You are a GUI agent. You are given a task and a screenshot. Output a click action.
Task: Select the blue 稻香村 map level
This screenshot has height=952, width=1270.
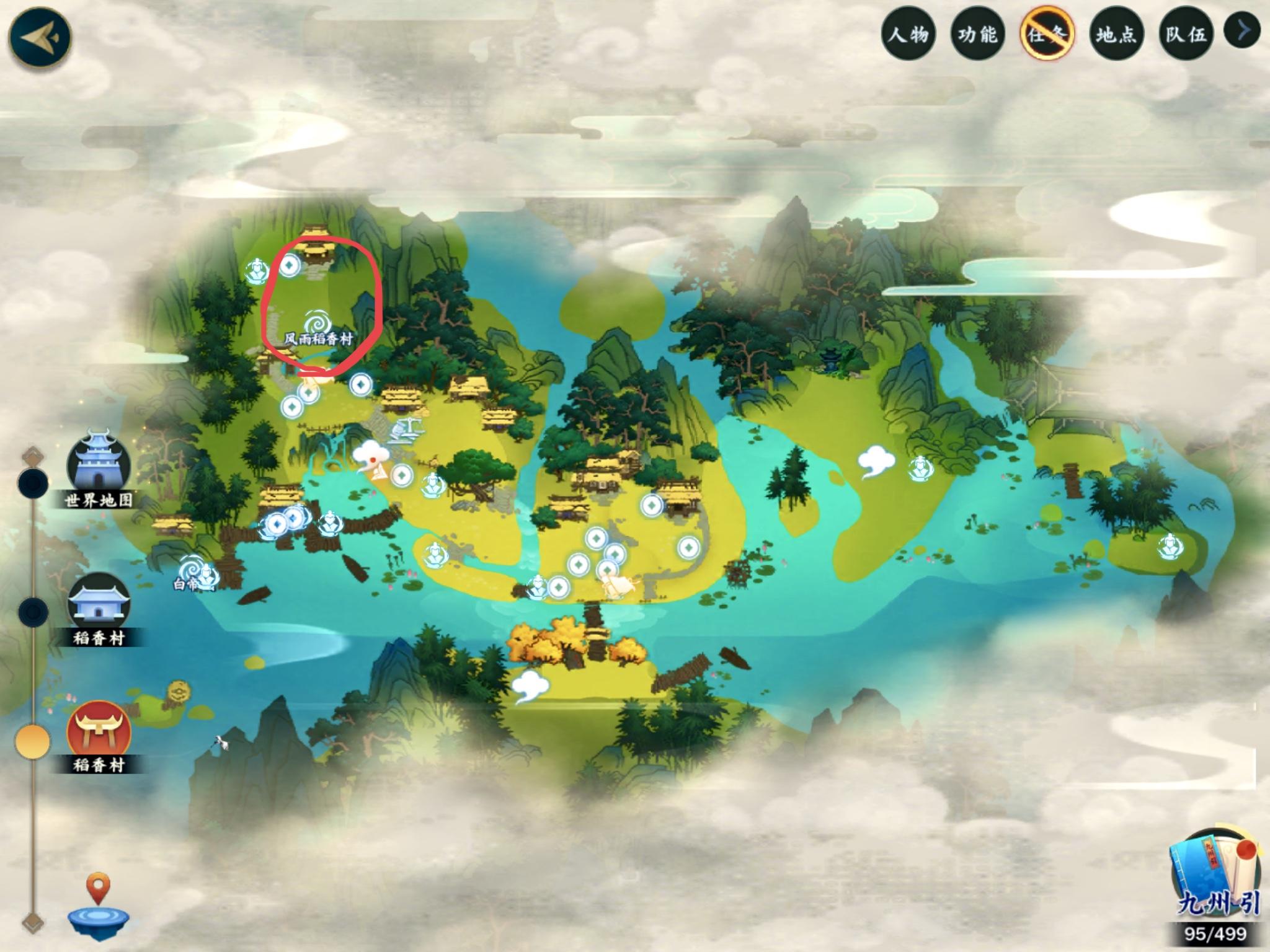point(99,602)
